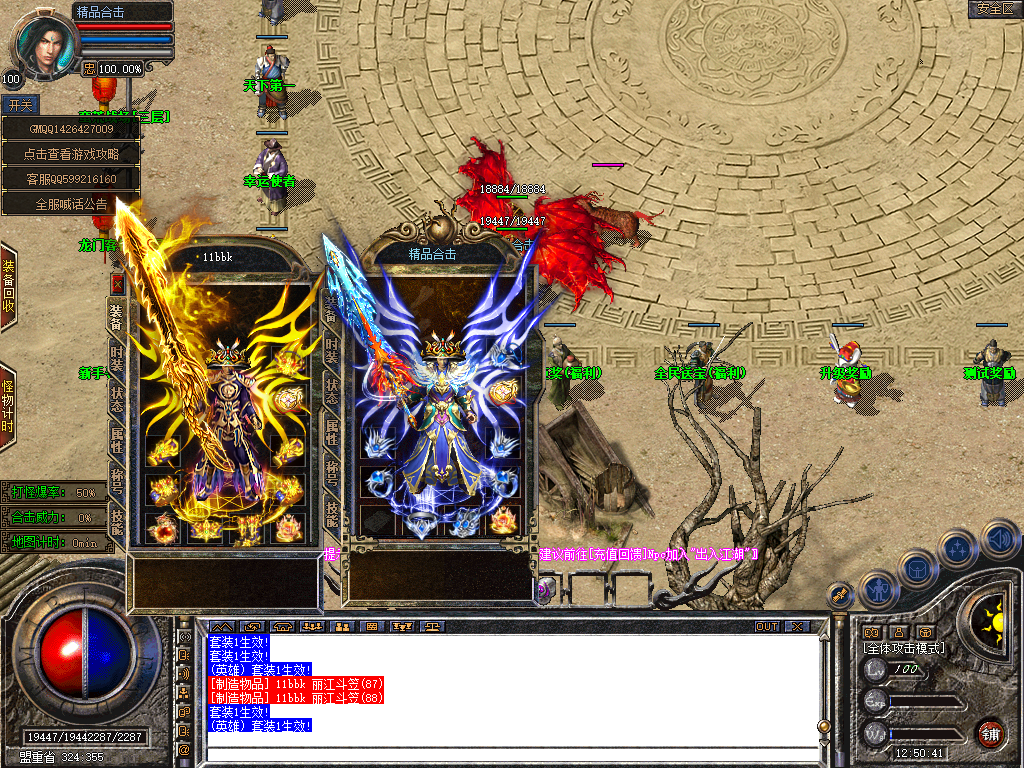Open the 点击查看游戏攻略 guide entry
The width and height of the screenshot is (1024, 768).
tap(70, 154)
